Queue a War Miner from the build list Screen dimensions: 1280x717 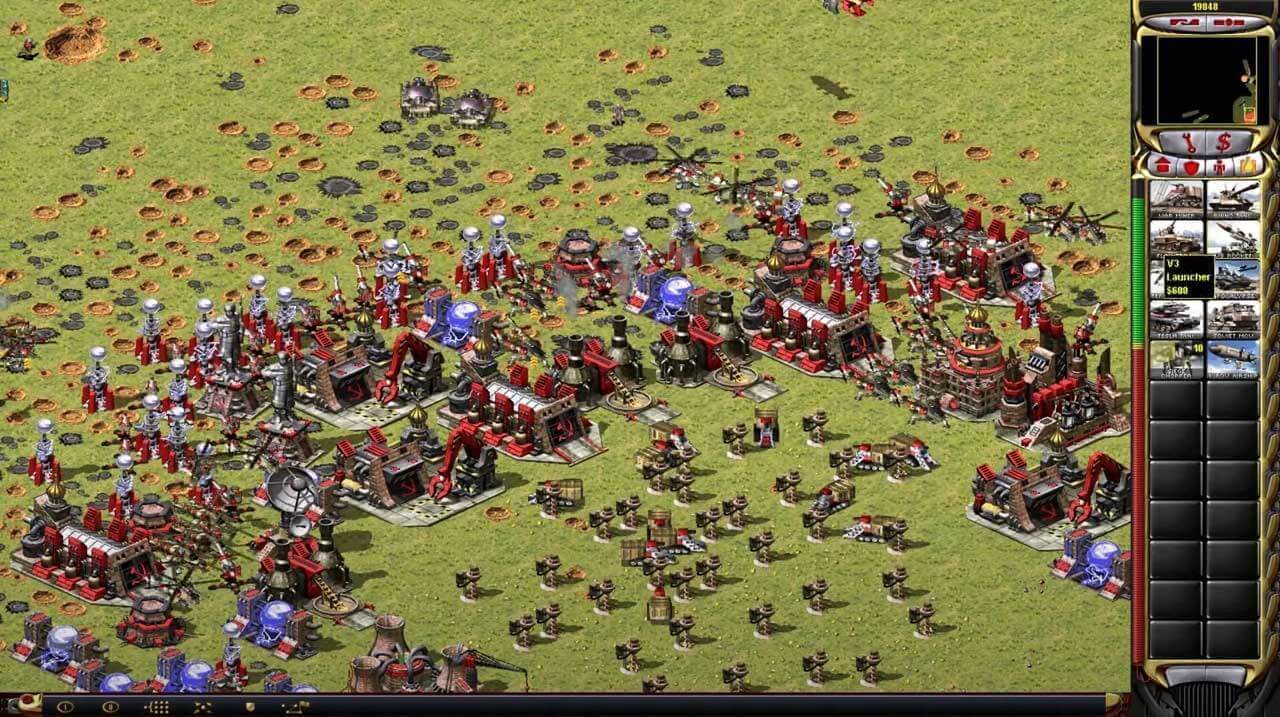click(x=1176, y=198)
